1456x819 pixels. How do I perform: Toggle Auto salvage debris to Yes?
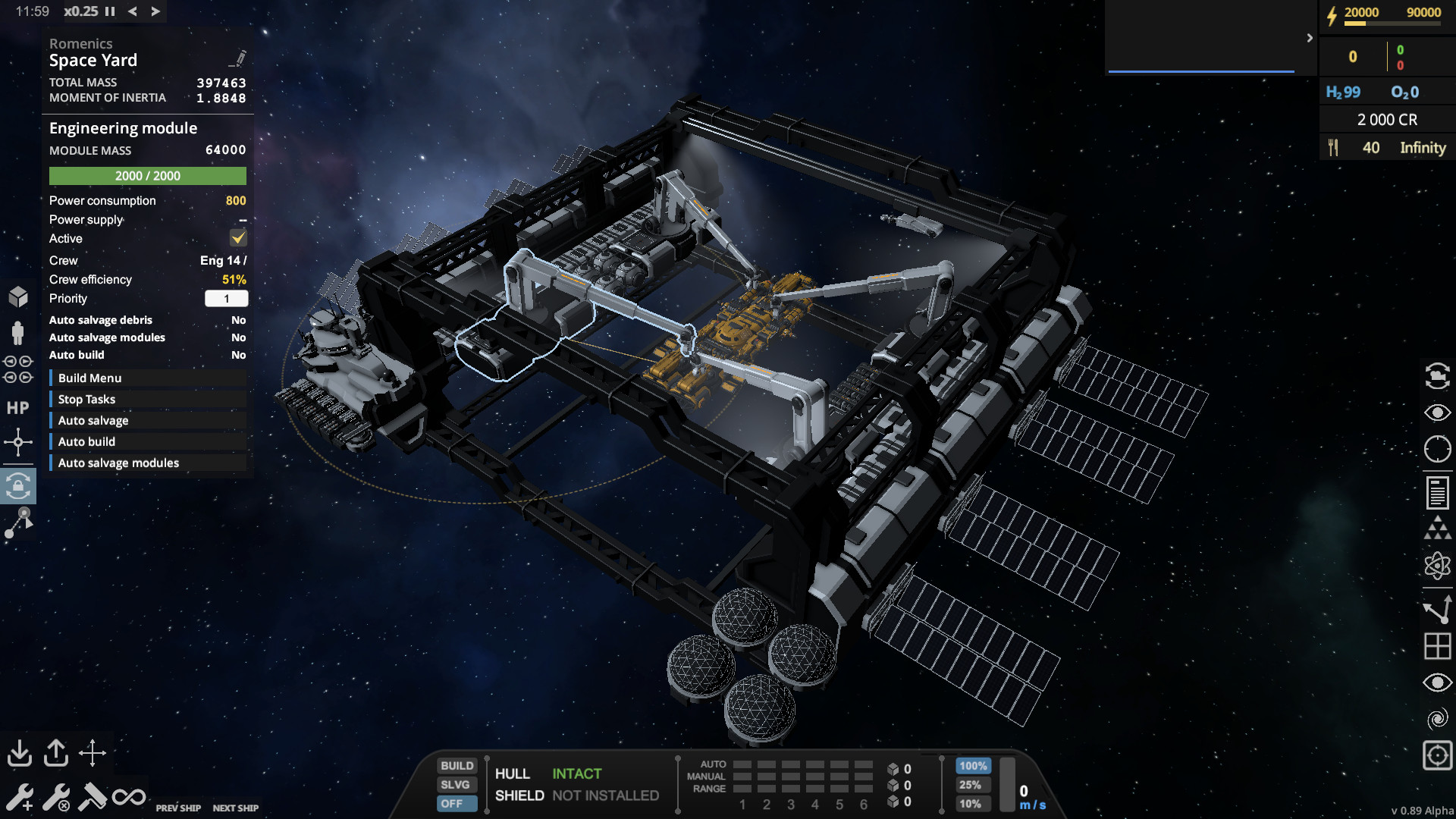point(238,319)
